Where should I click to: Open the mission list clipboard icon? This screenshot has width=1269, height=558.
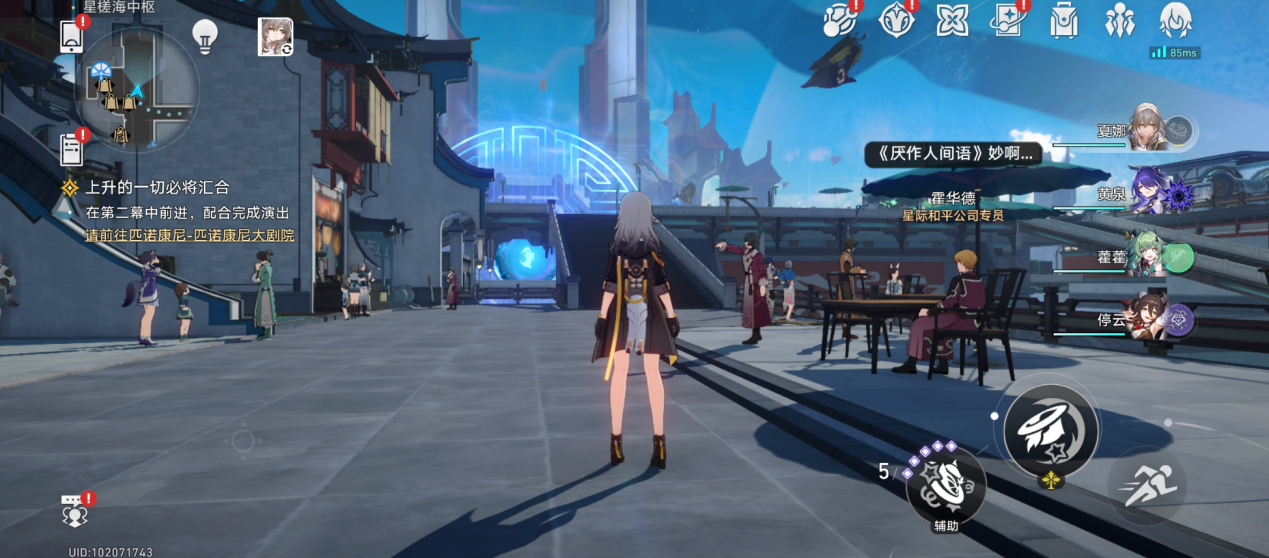coord(72,149)
